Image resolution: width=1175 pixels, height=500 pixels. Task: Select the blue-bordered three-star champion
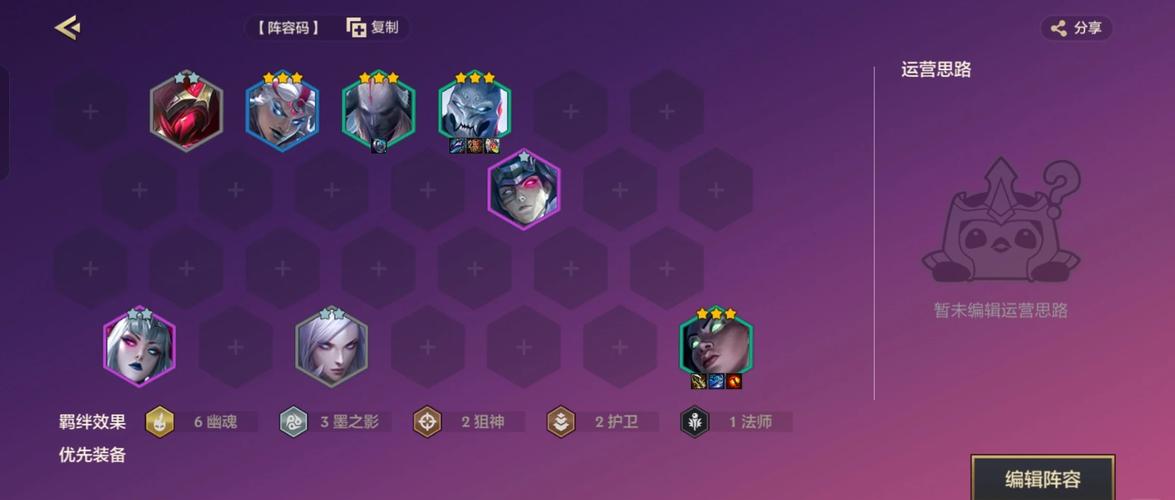[282, 112]
